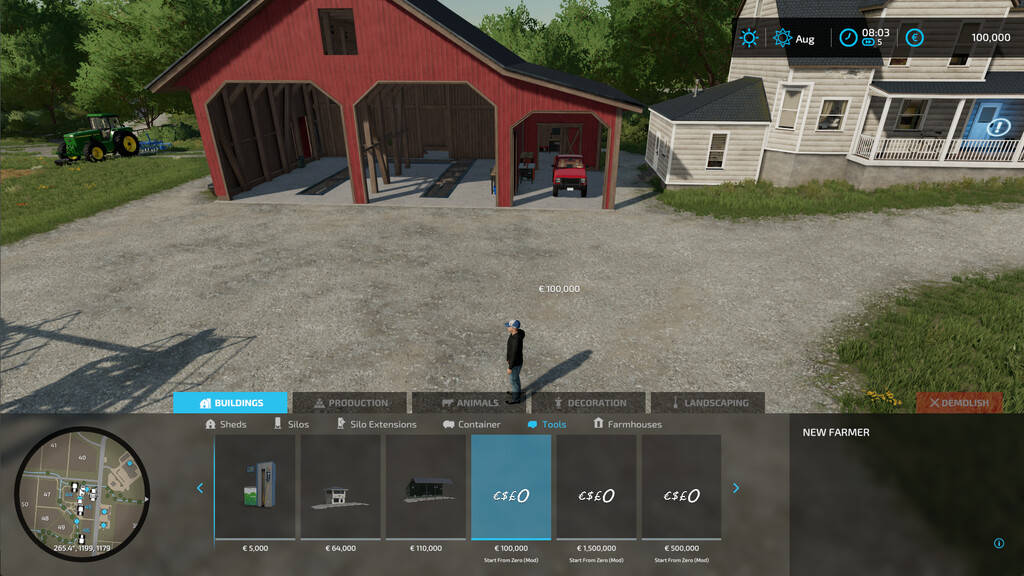Screen dimensions: 1024x576
Task: Switch to the Buildings tab
Action: (231, 403)
